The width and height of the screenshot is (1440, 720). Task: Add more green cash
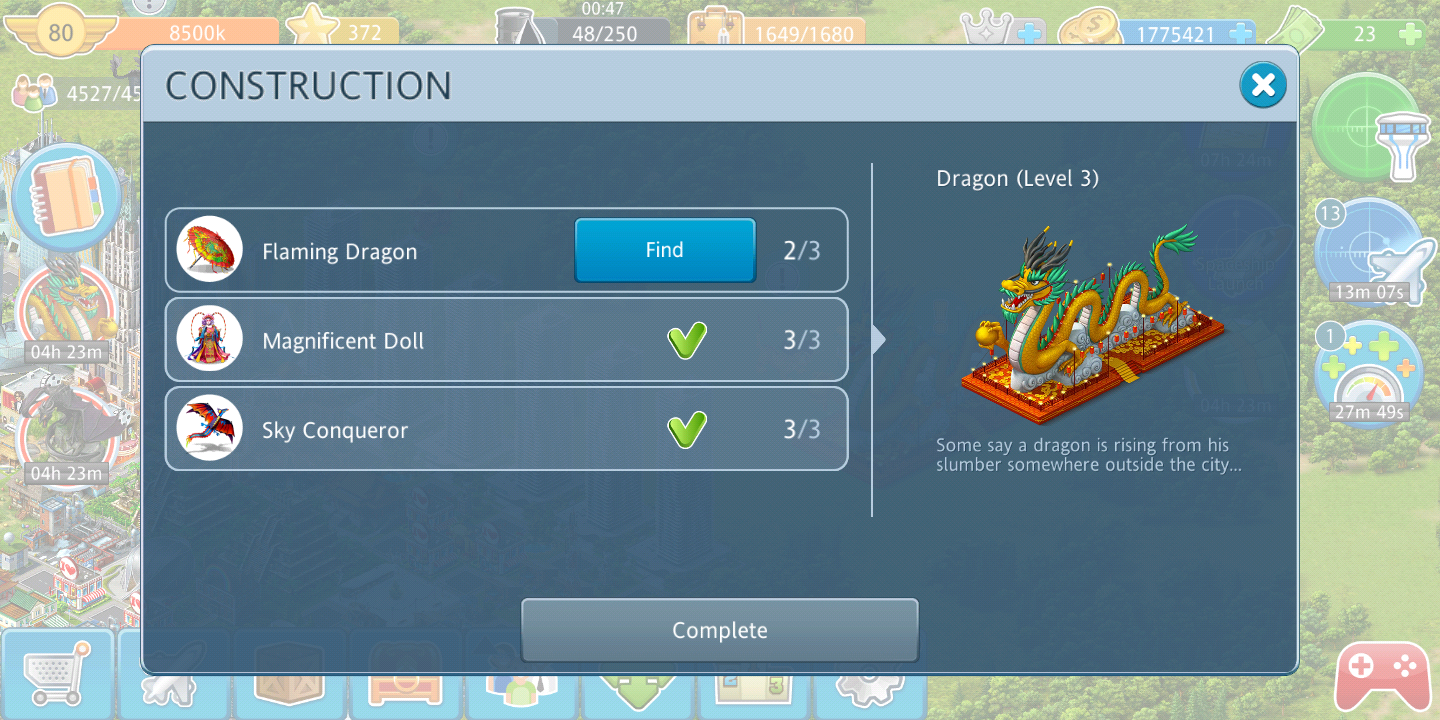tap(1410, 34)
